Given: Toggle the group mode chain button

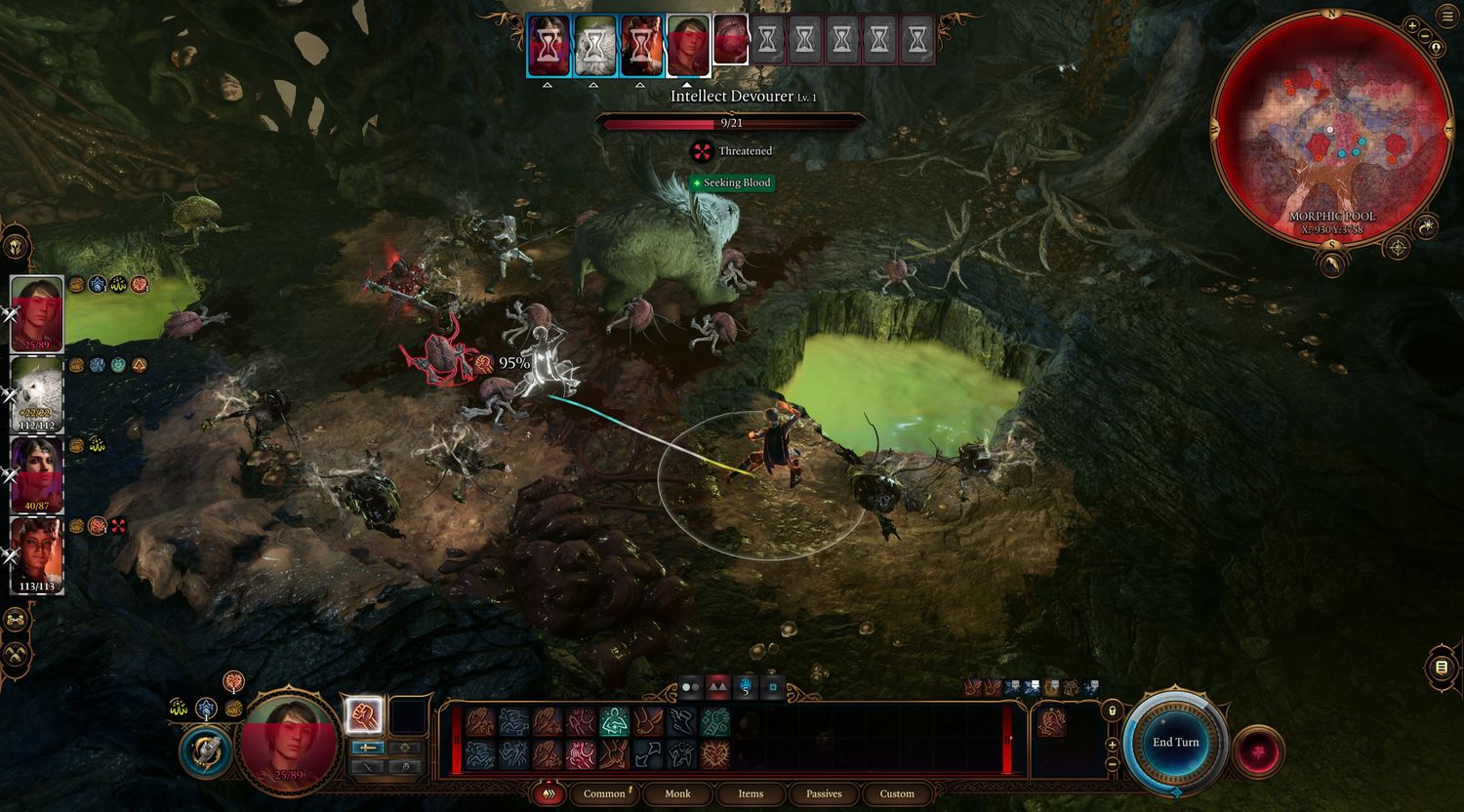Looking at the screenshot, I should [x=16, y=619].
